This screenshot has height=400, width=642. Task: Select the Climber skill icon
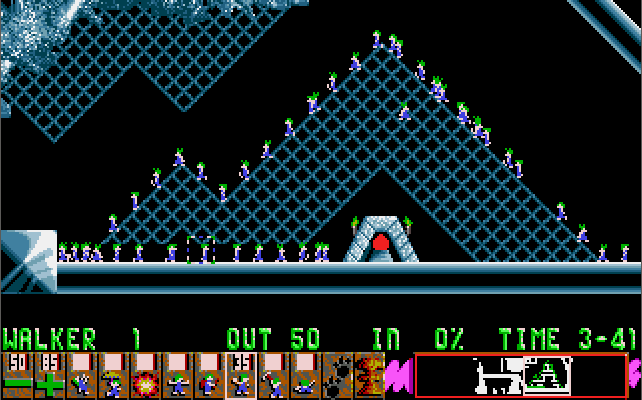81,376
